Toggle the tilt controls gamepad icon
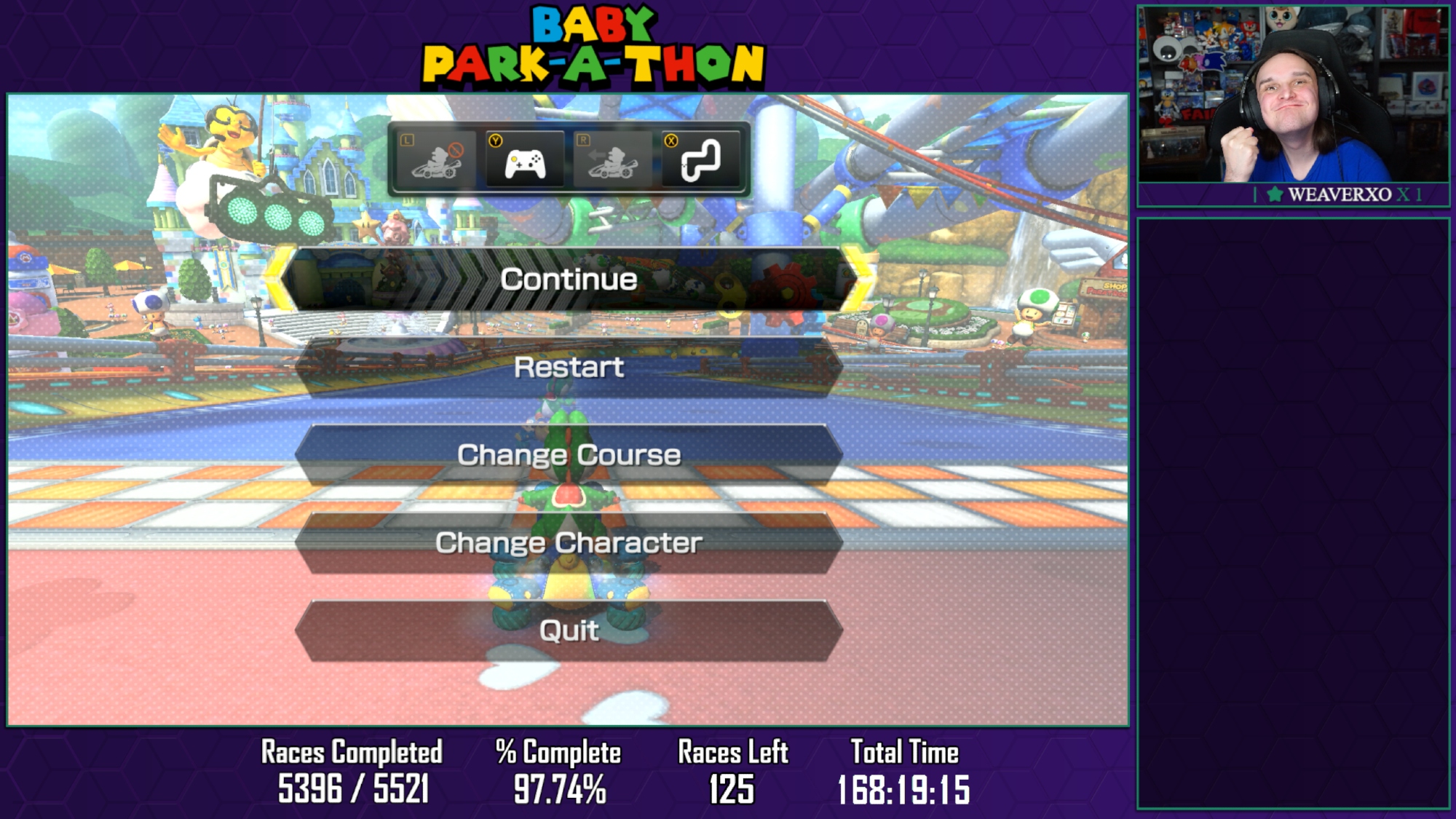This screenshot has height=819, width=1456. (x=525, y=159)
